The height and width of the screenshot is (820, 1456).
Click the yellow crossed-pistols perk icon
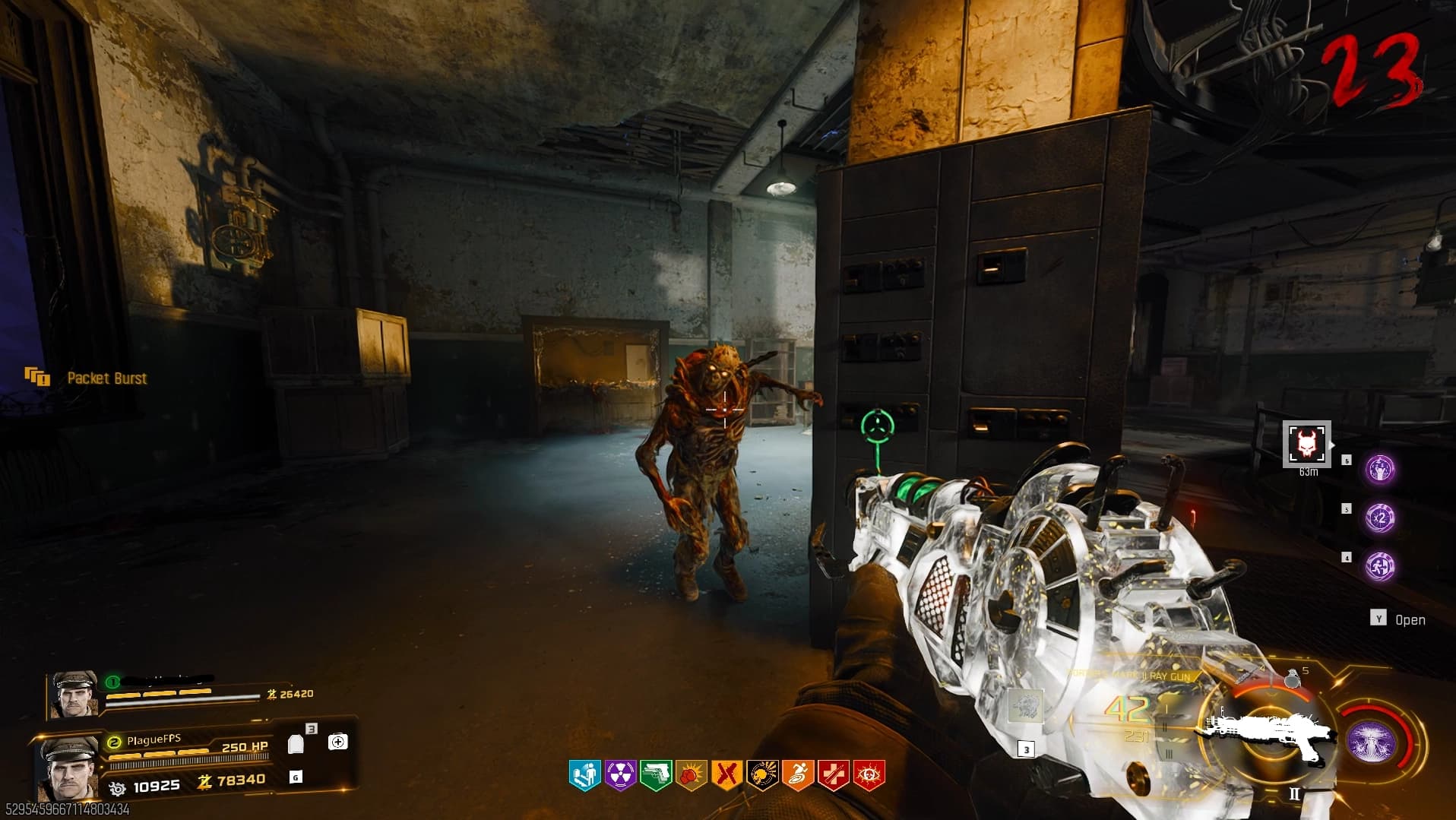click(x=726, y=775)
